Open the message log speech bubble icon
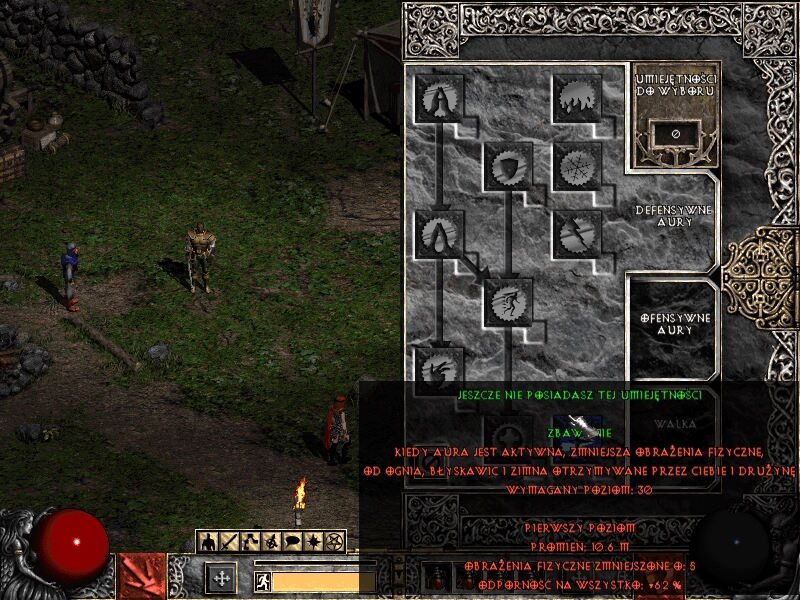Viewport: 800px width, 600px height. point(293,541)
